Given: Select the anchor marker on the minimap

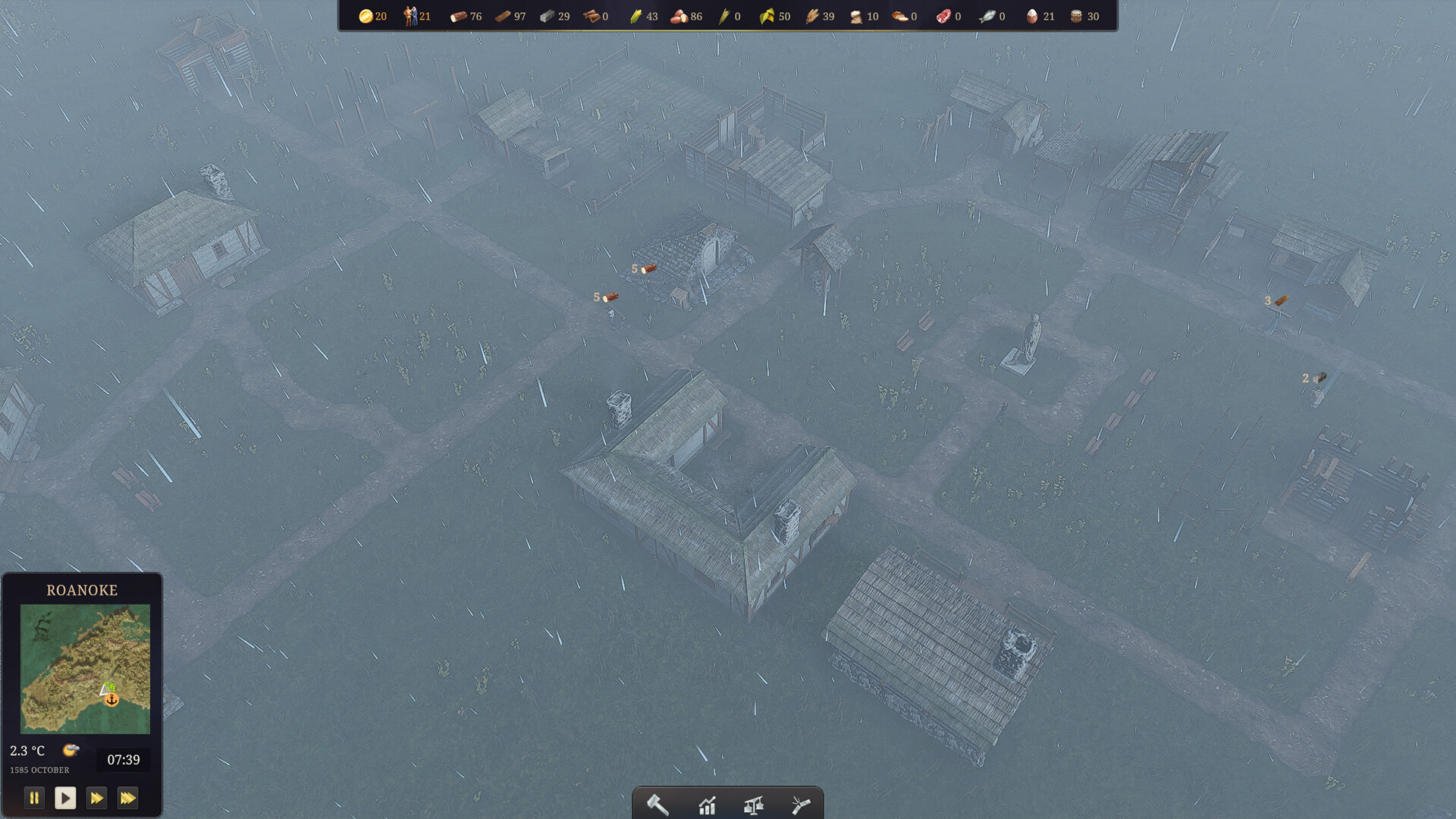Looking at the screenshot, I should 112,701.
